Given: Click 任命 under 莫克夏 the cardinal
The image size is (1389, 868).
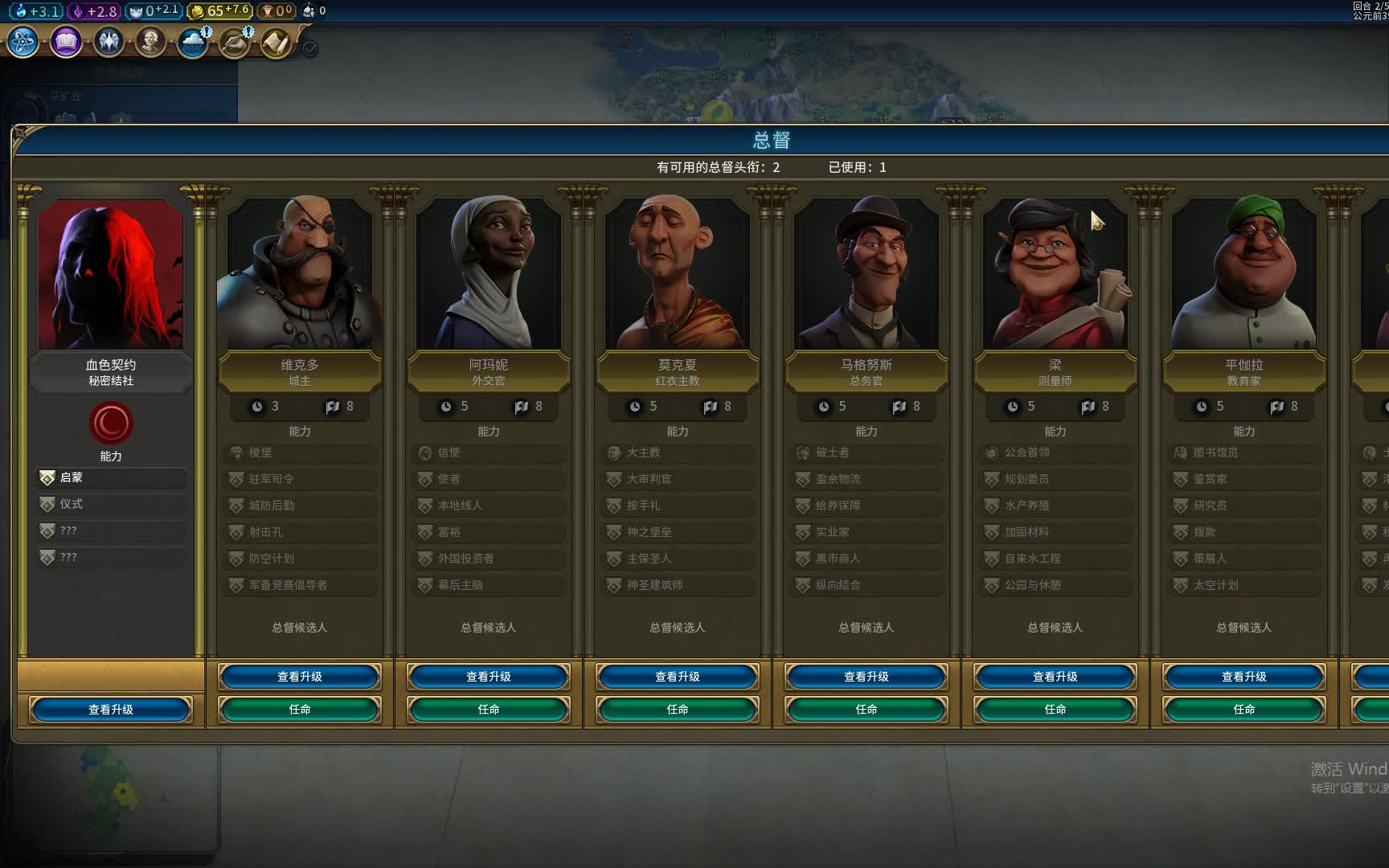Looking at the screenshot, I should pyautogui.click(x=677, y=710).
